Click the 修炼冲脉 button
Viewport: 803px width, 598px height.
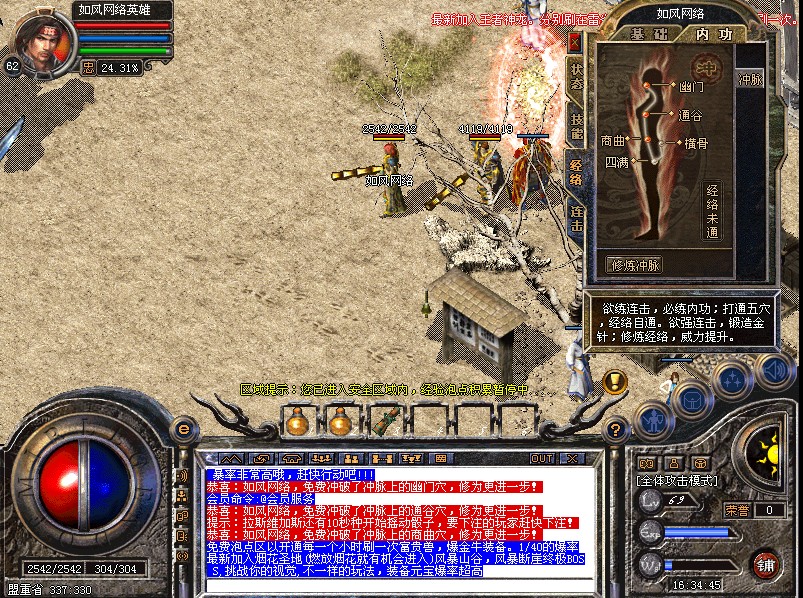coord(634,265)
